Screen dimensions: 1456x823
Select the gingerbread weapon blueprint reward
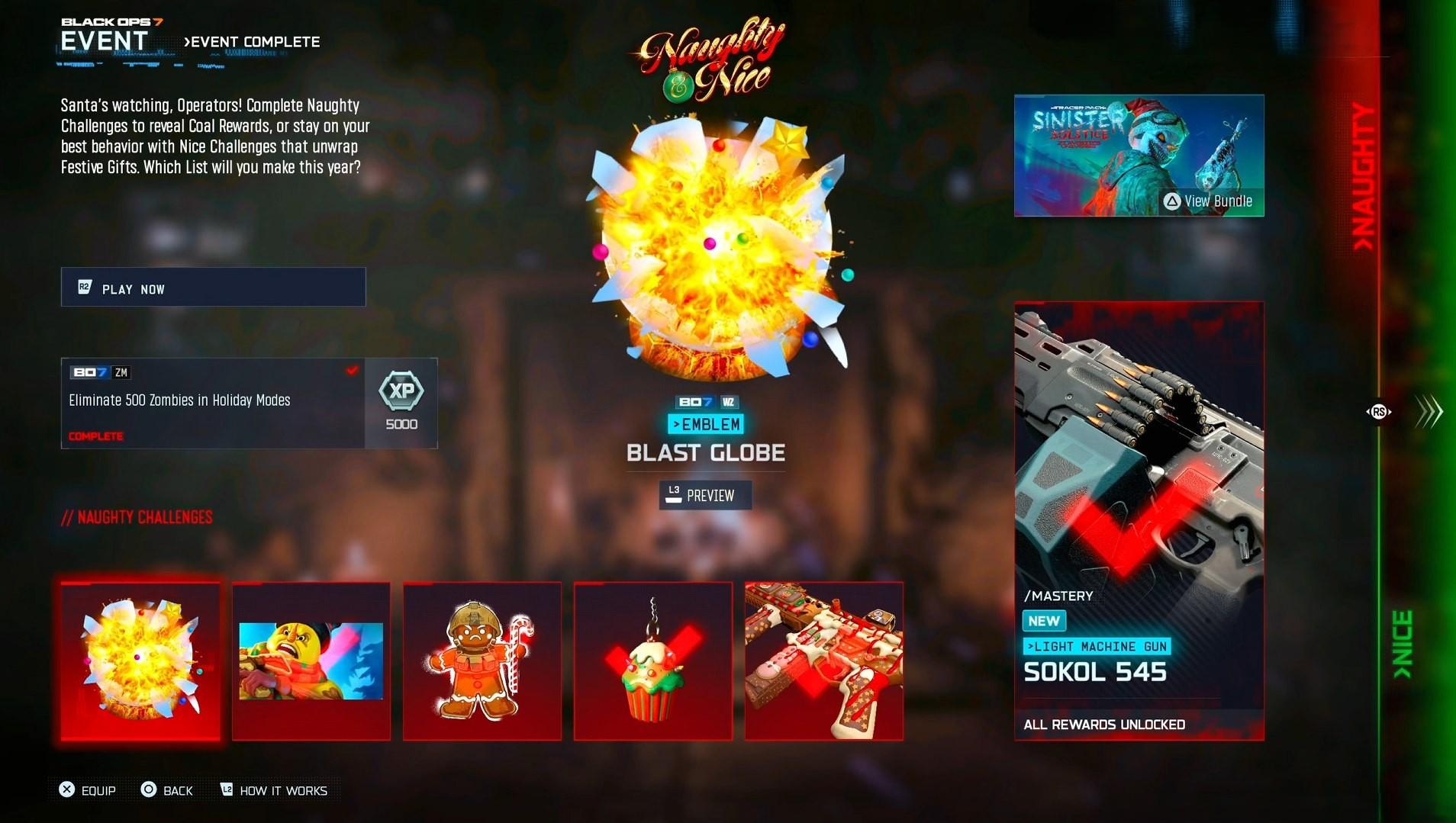(824, 661)
